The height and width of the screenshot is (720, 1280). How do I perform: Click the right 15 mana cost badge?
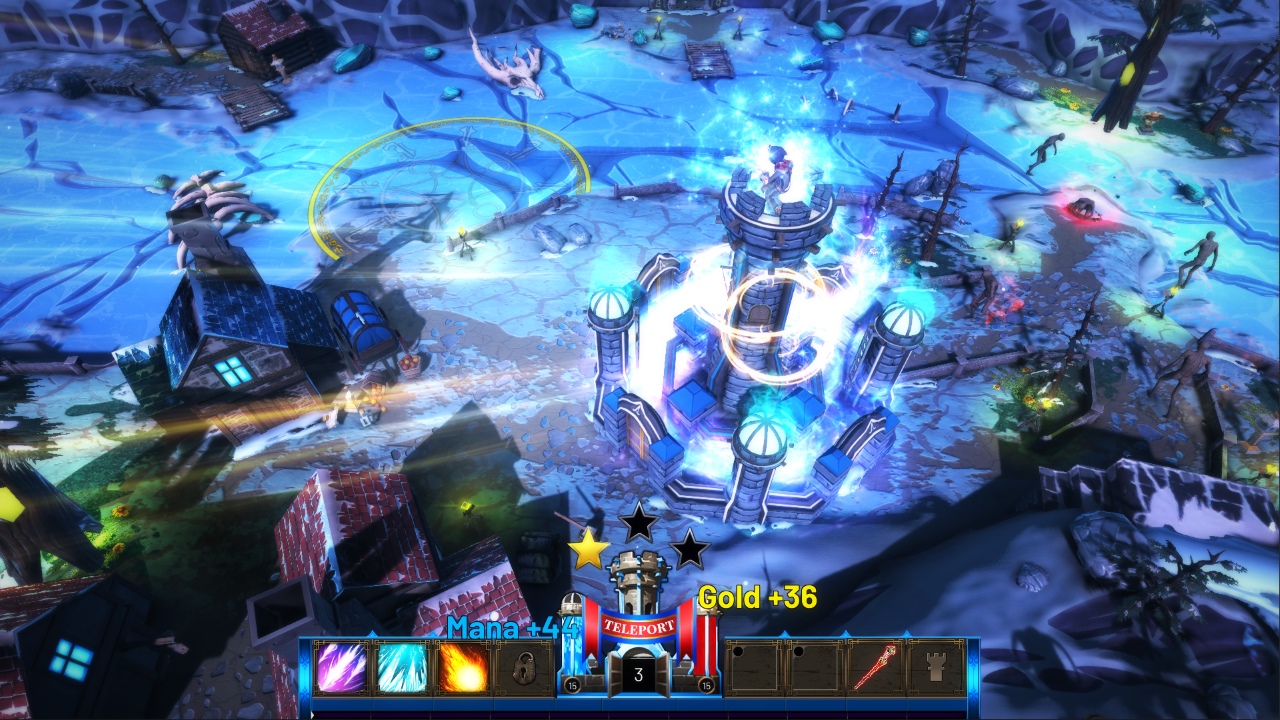[x=705, y=684]
